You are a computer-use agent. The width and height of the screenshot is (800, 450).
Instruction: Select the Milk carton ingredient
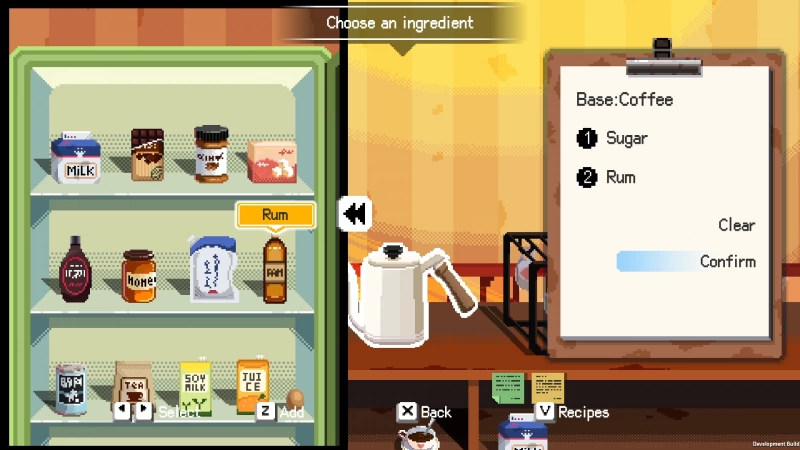click(x=76, y=158)
